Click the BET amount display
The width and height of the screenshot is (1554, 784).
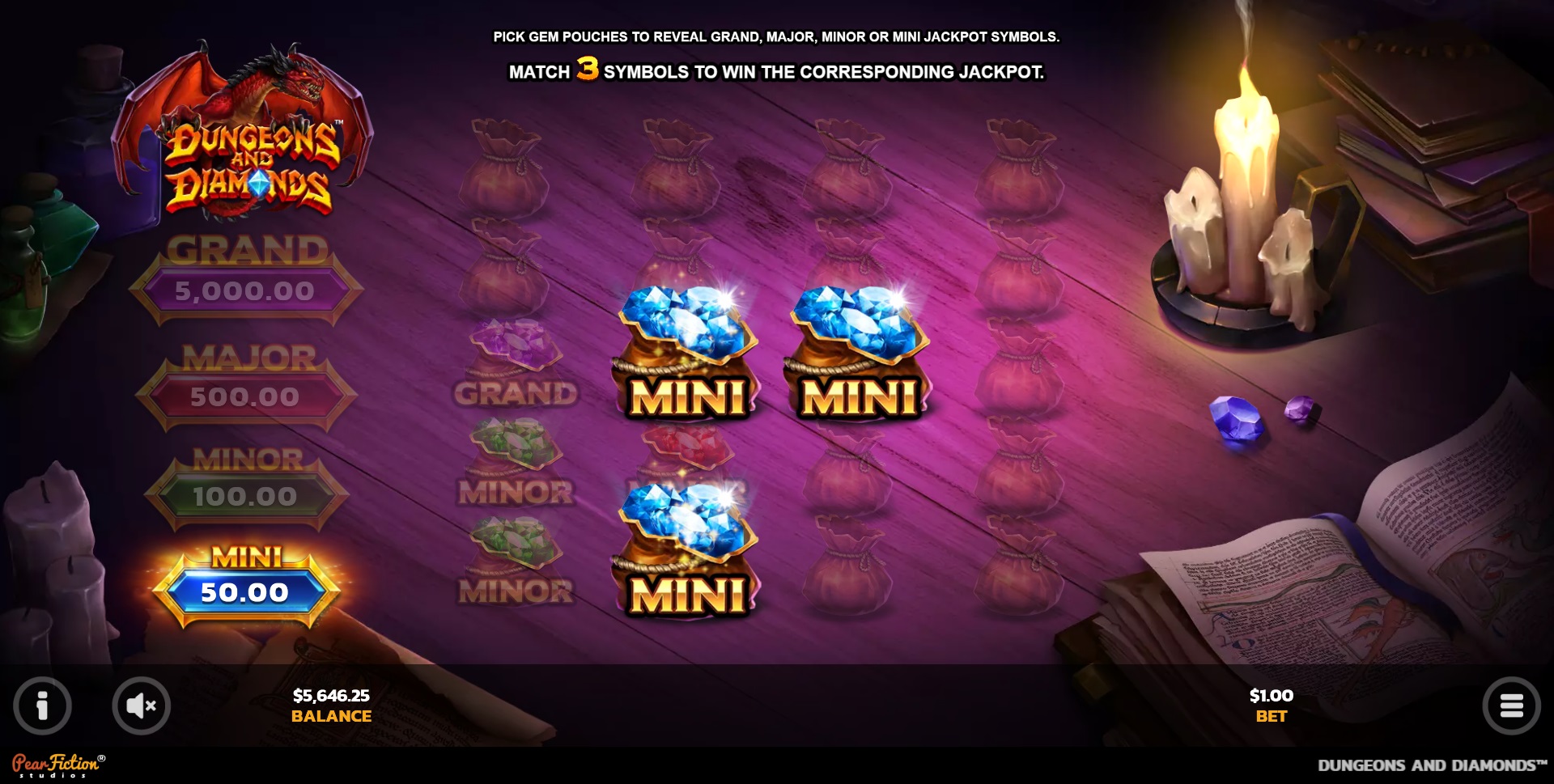[x=1271, y=704]
